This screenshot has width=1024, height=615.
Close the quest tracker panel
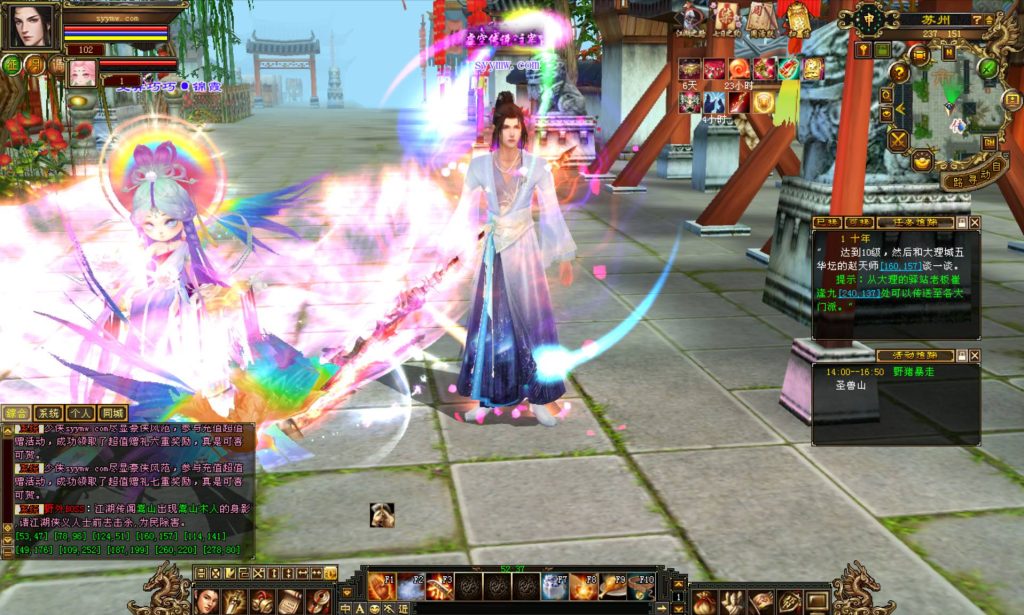[975, 222]
